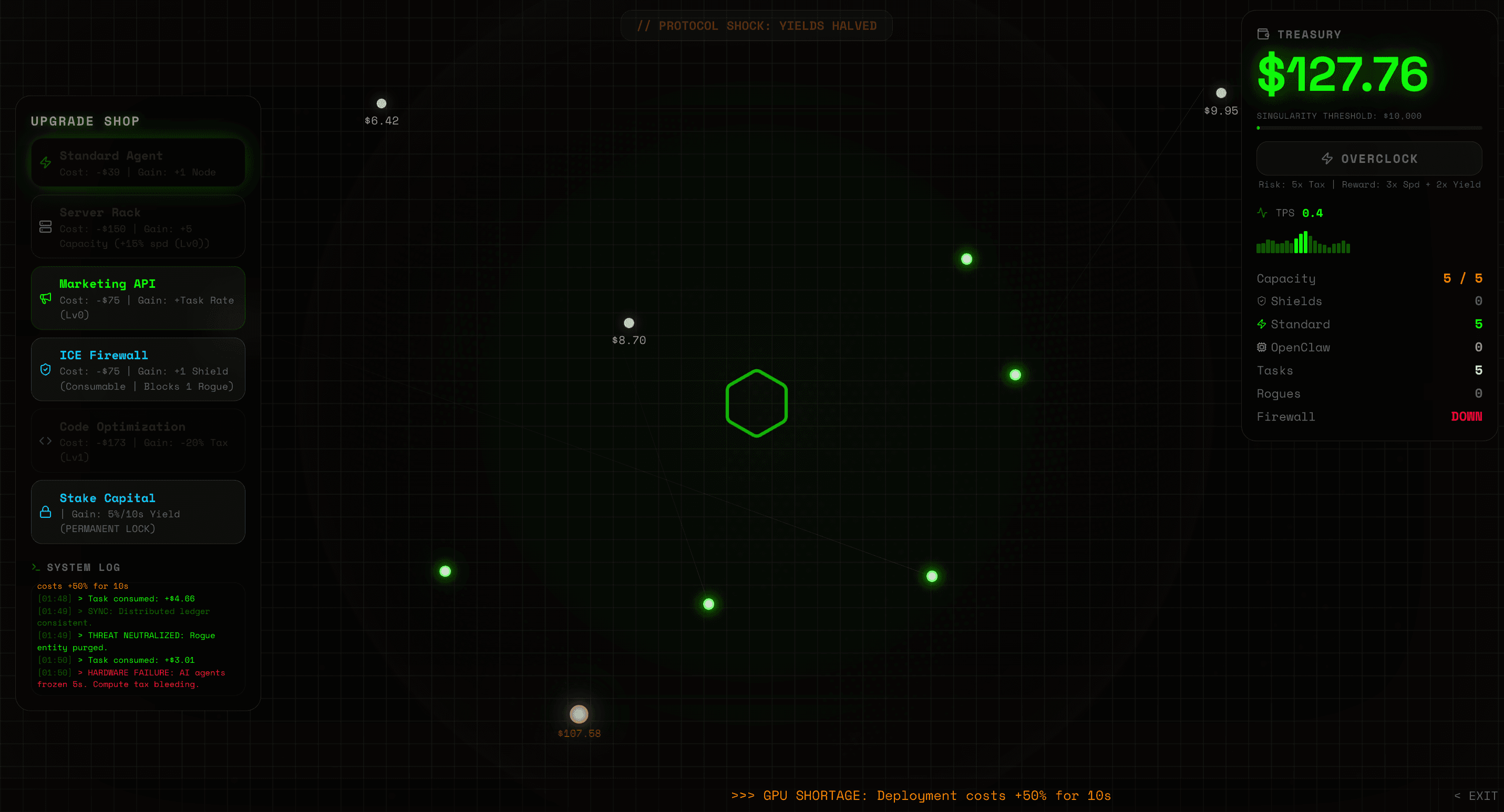Image resolution: width=1504 pixels, height=812 pixels.
Task: Purchase the Marketing API upgrade
Action: (138, 298)
